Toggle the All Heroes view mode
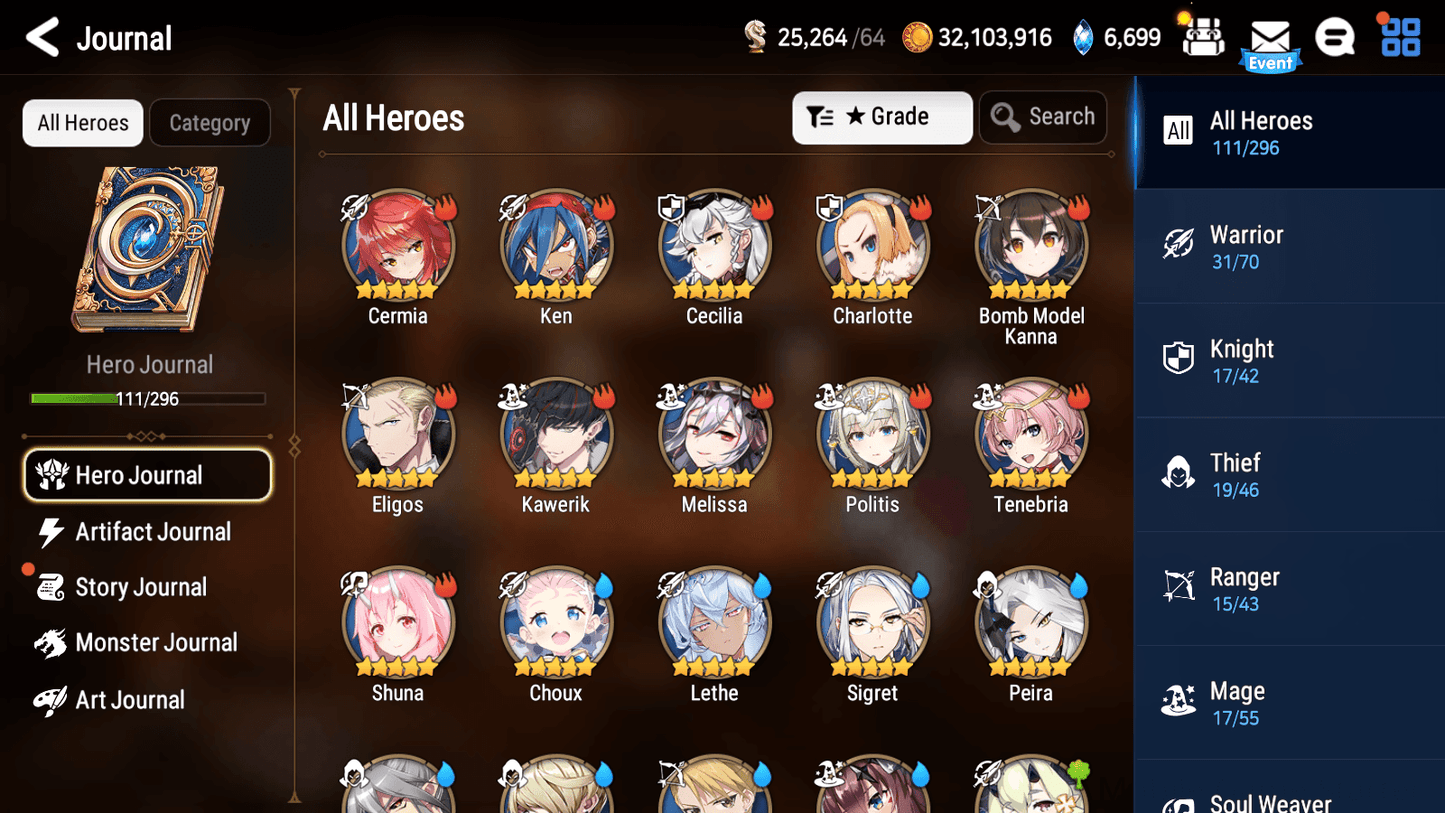The image size is (1445, 813). 82,123
